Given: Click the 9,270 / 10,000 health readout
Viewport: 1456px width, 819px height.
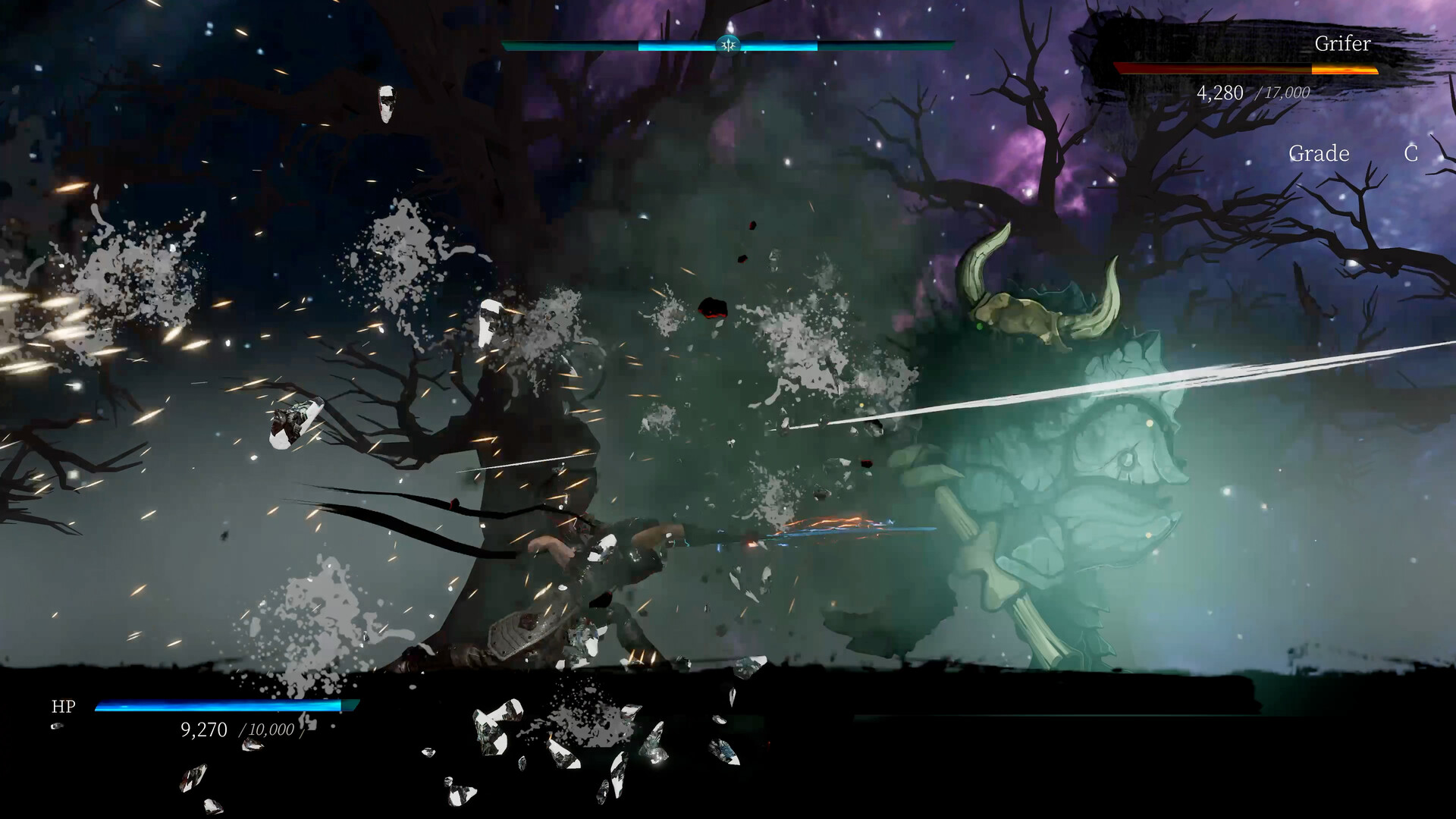Looking at the screenshot, I should click(x=235, y=730).
